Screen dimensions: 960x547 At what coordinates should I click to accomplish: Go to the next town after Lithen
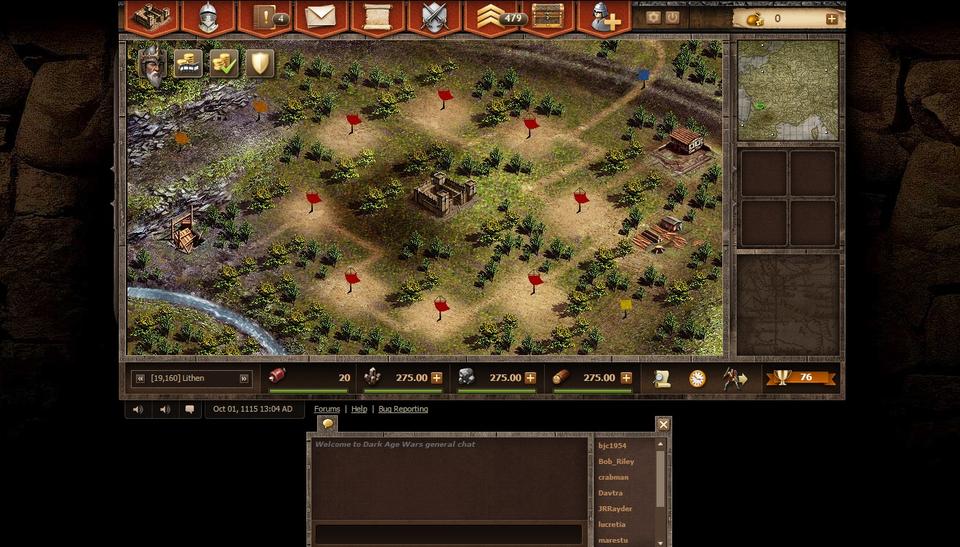243,378
